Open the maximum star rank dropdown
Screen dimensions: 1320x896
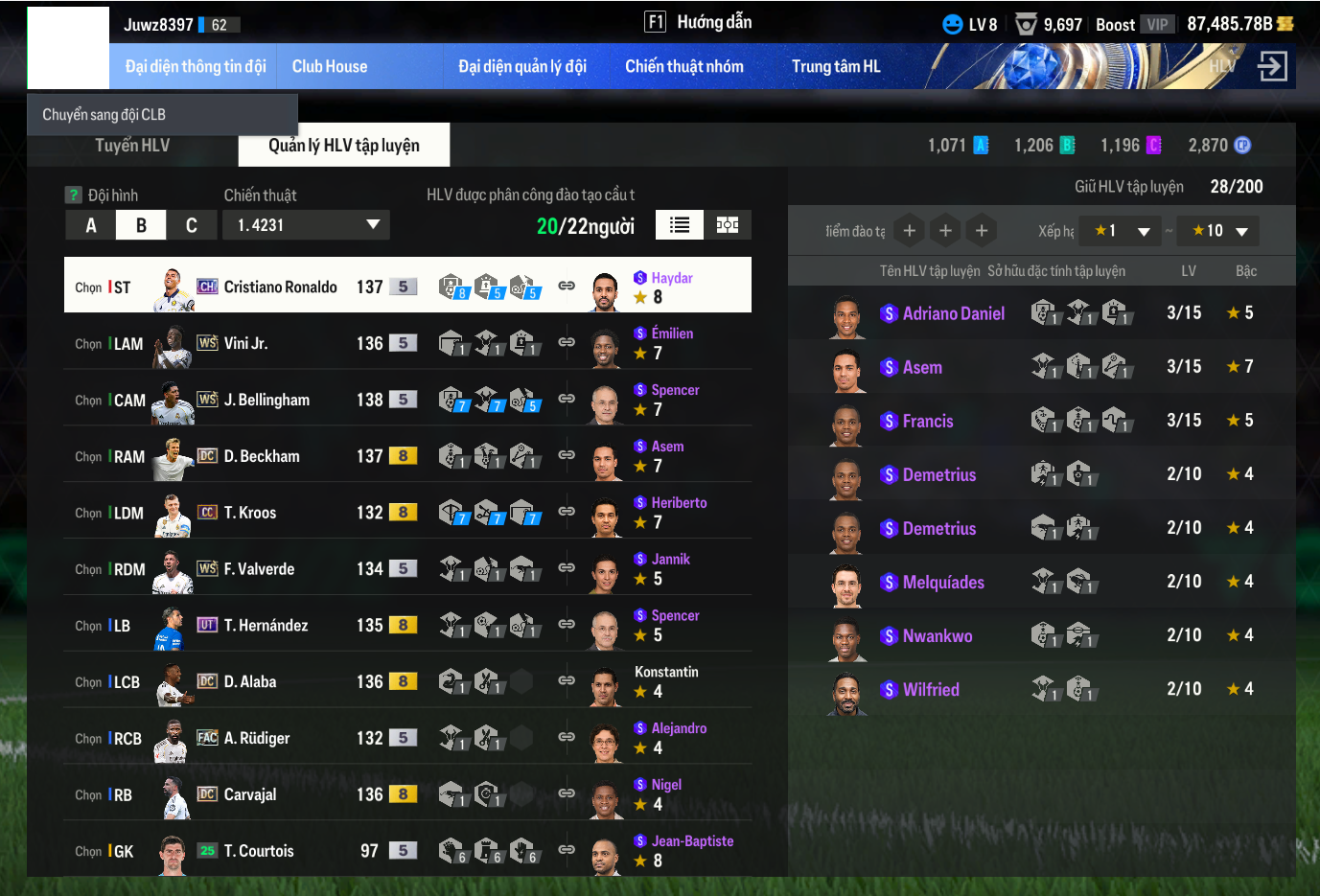point(1218,231)
